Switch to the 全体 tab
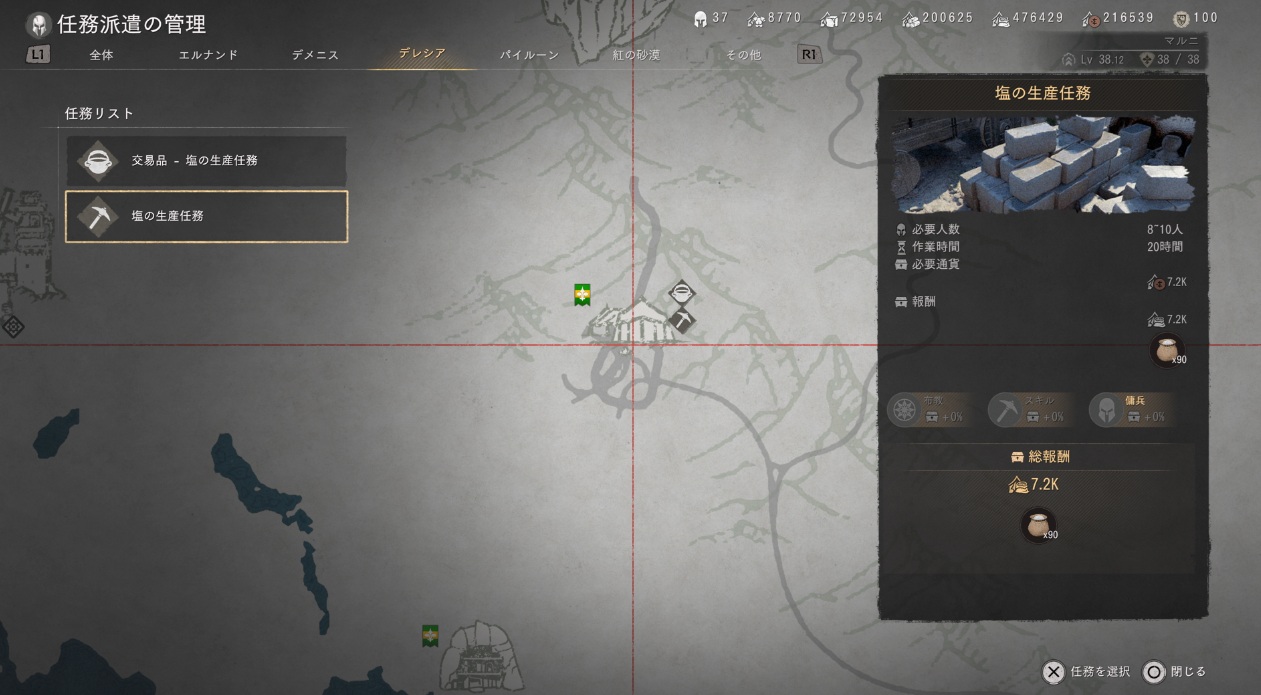 tap(101, 55)
